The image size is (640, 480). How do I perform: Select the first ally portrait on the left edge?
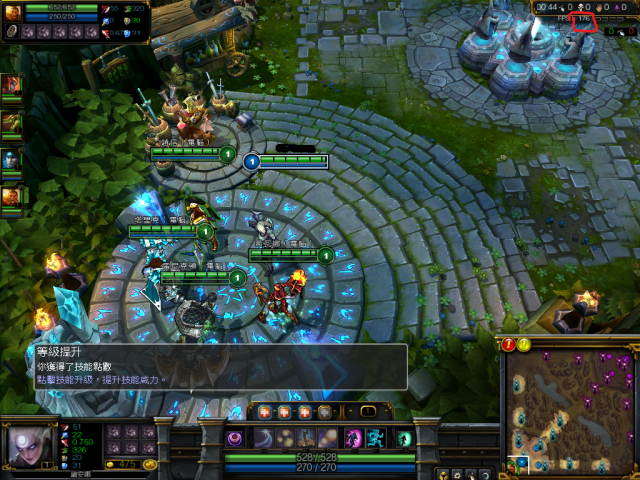tap(11, 86)
